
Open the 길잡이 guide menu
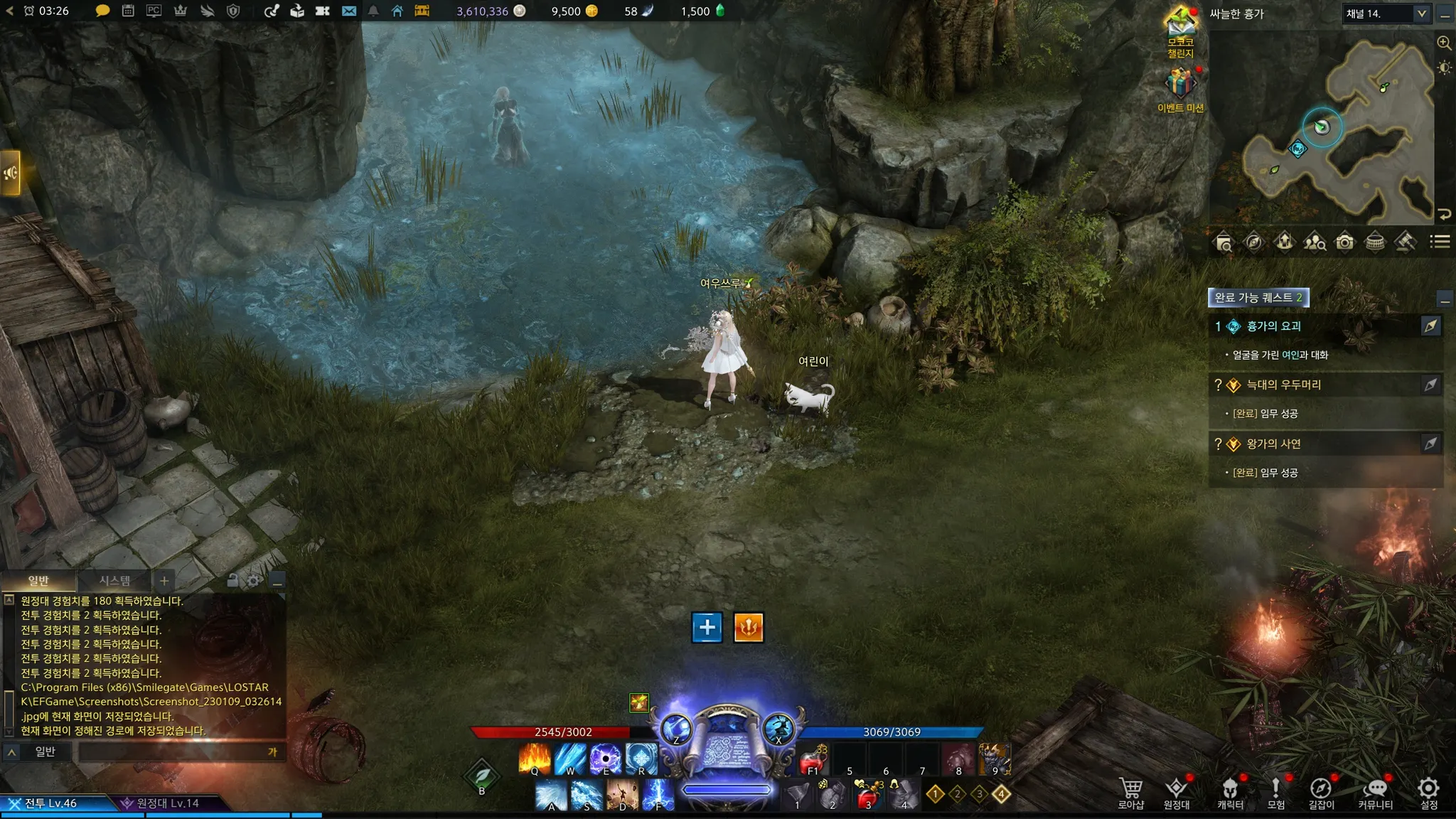tap(1321, 792)
